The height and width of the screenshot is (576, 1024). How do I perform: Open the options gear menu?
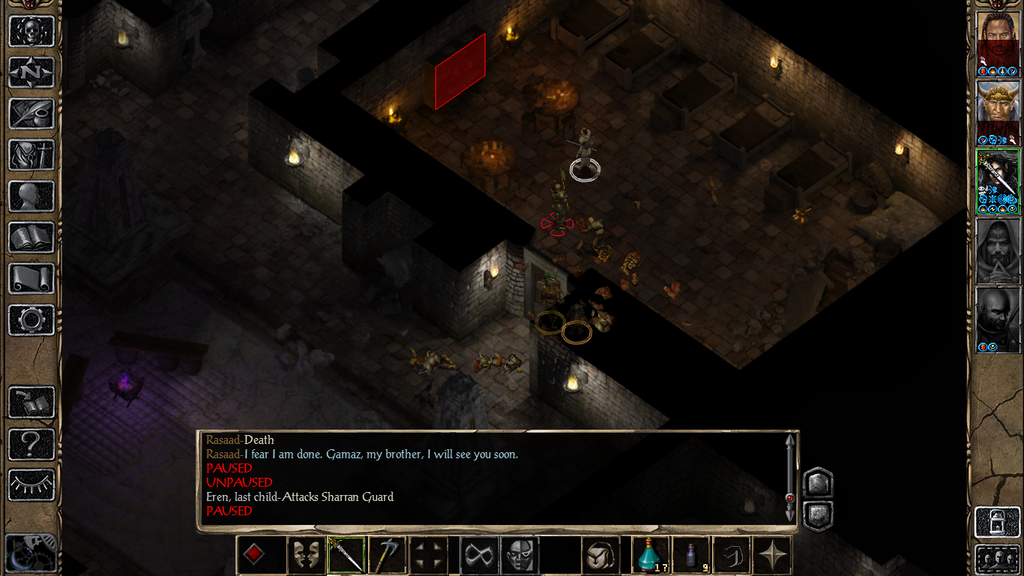(x=31, y=320)
